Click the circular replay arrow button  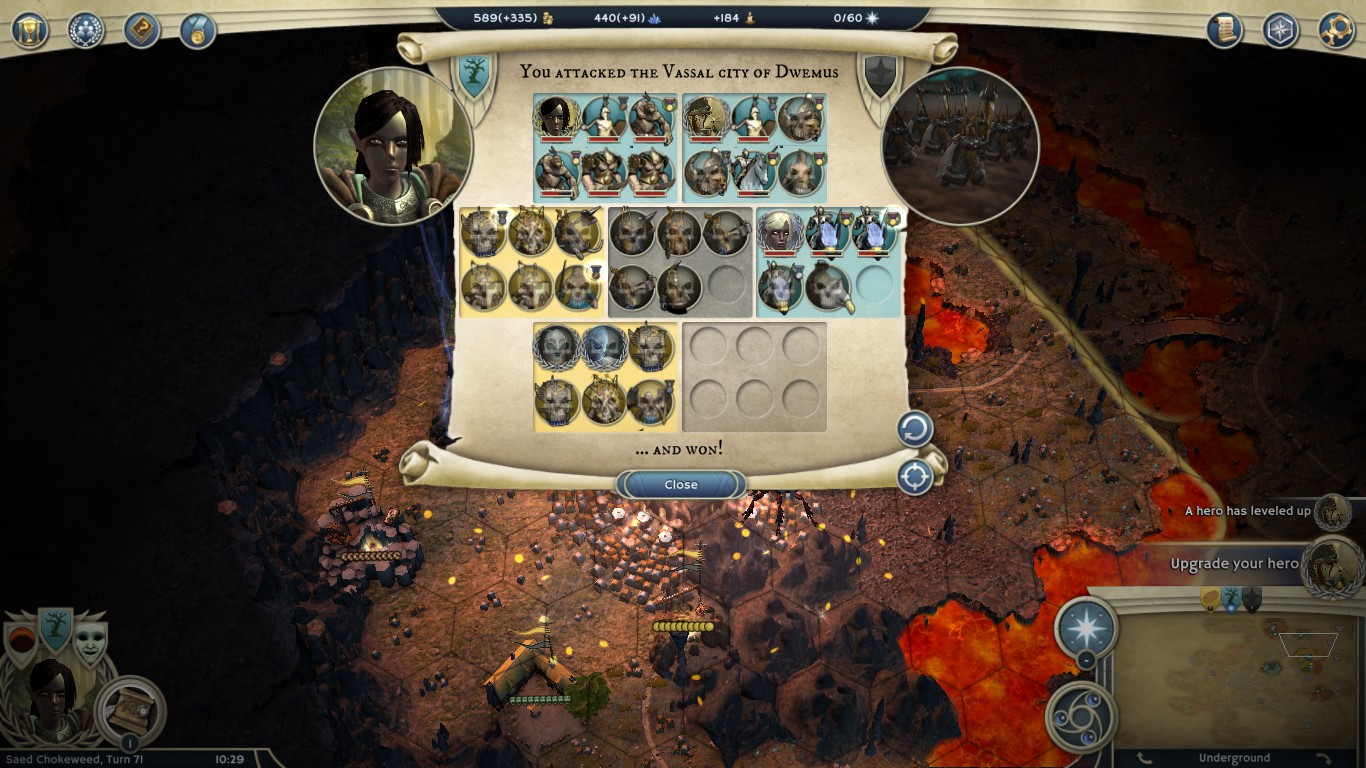coord(914,430)
